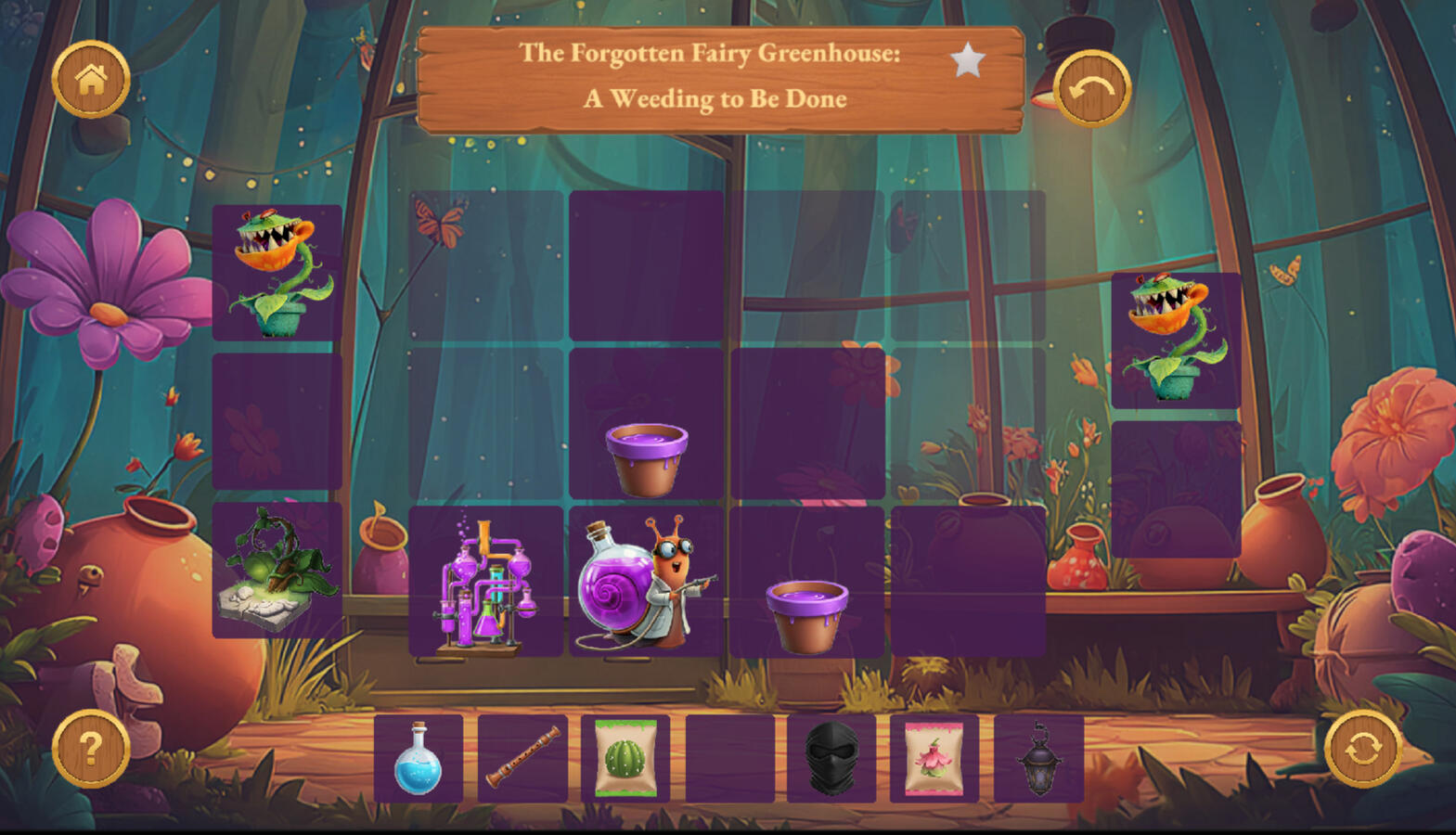
Task: Choose the cactus seed packet
Action: click(625, 759)
